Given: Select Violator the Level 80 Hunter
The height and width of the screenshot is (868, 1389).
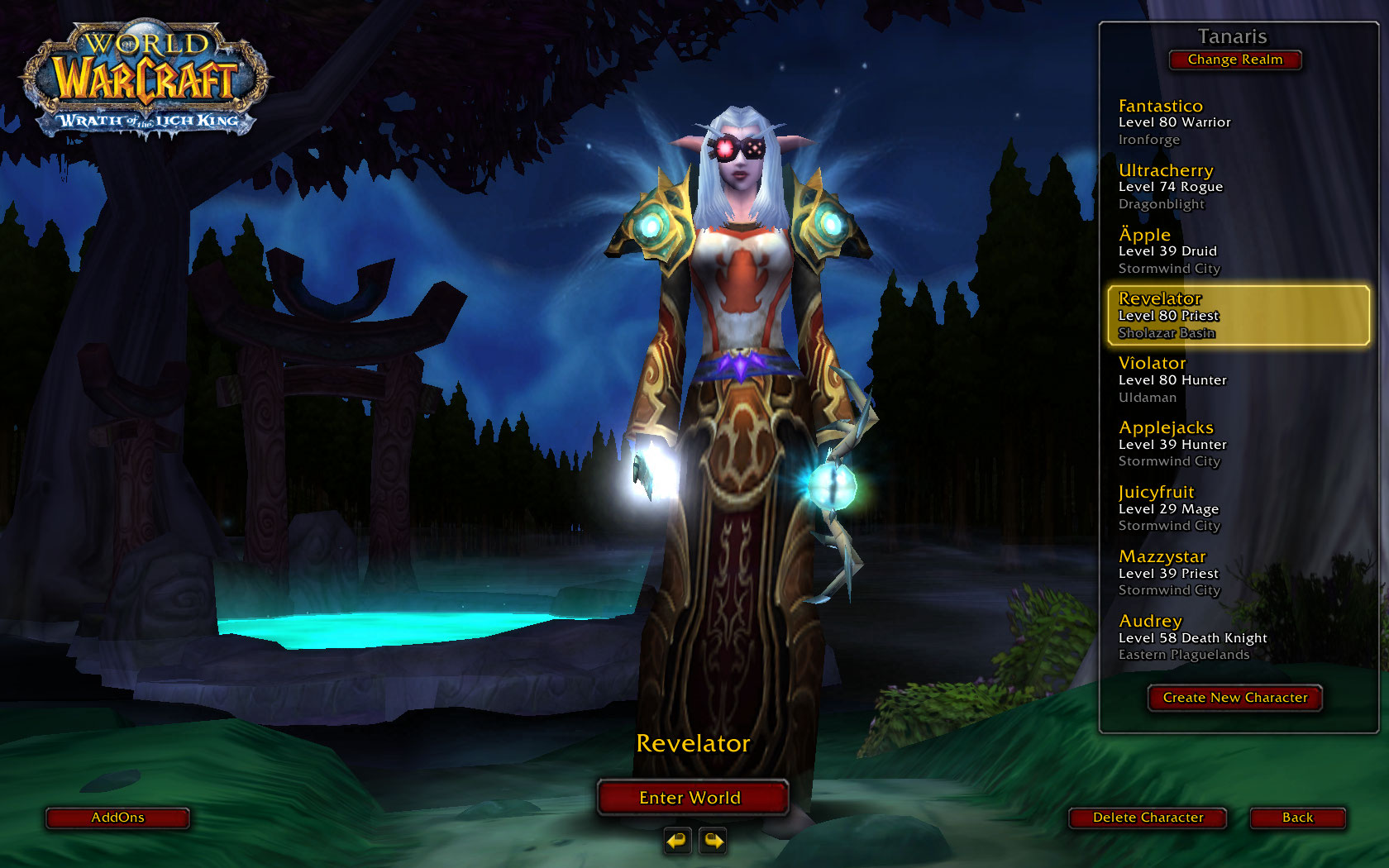Looking at the screenshot, I should point(1236,380).
